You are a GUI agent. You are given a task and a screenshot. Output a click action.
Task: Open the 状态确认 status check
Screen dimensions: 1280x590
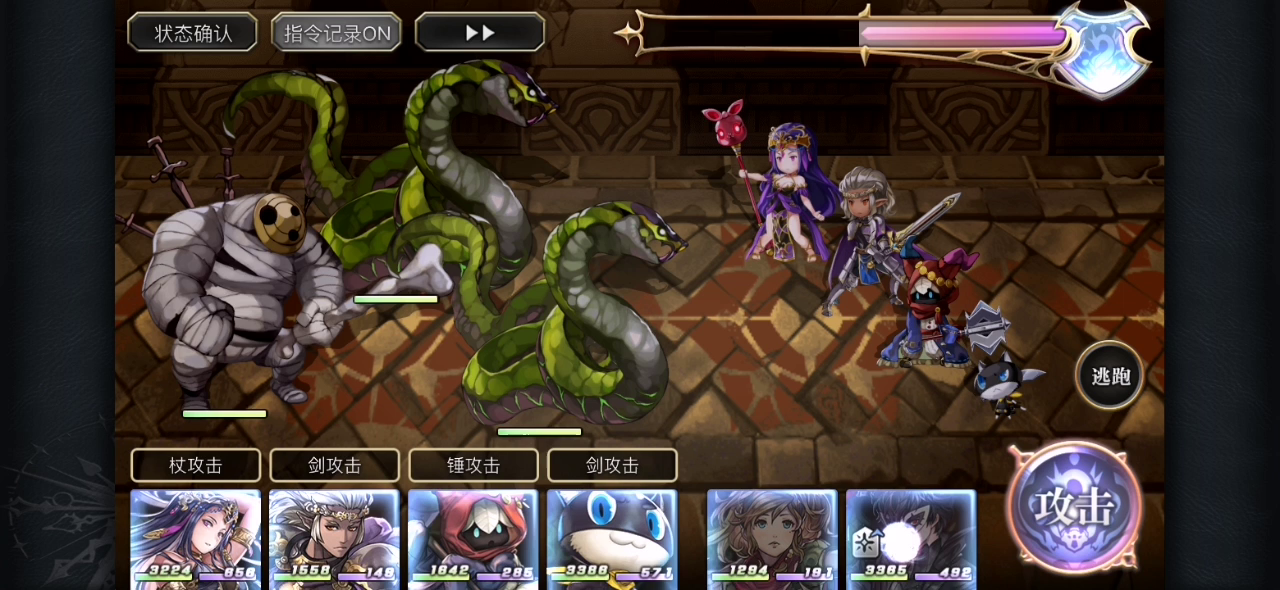193,32
